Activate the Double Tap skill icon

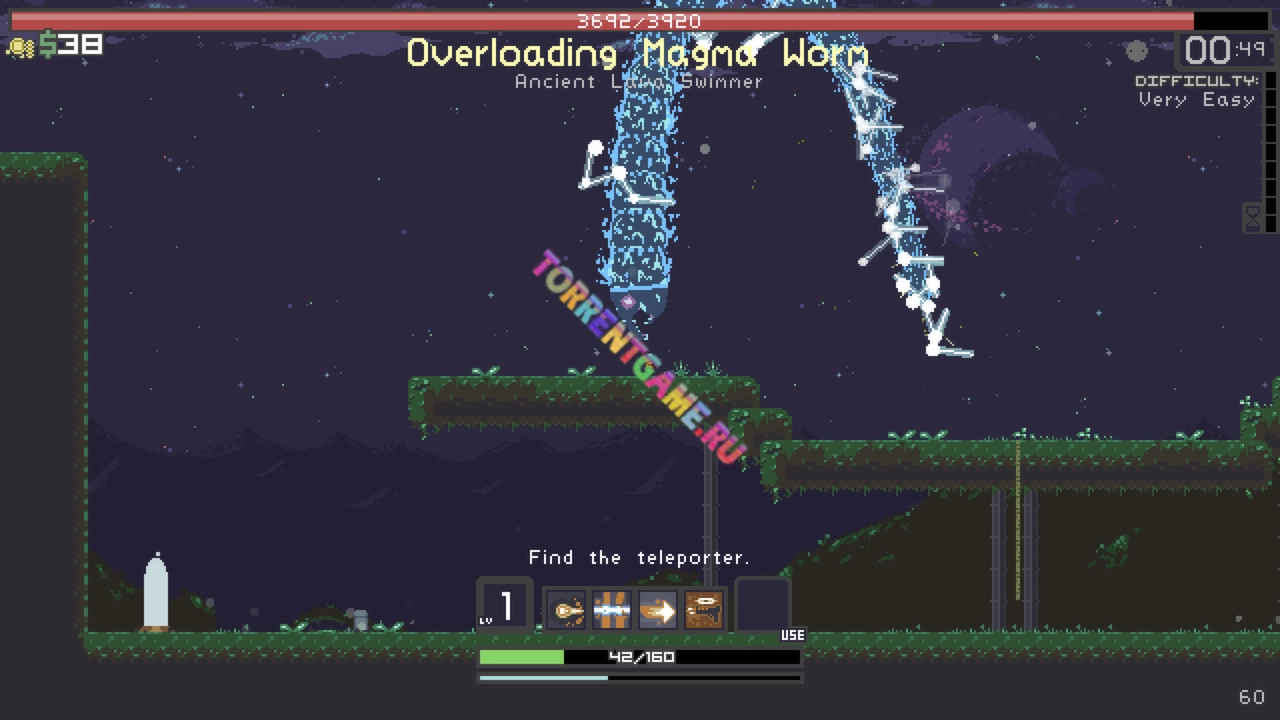567,609
